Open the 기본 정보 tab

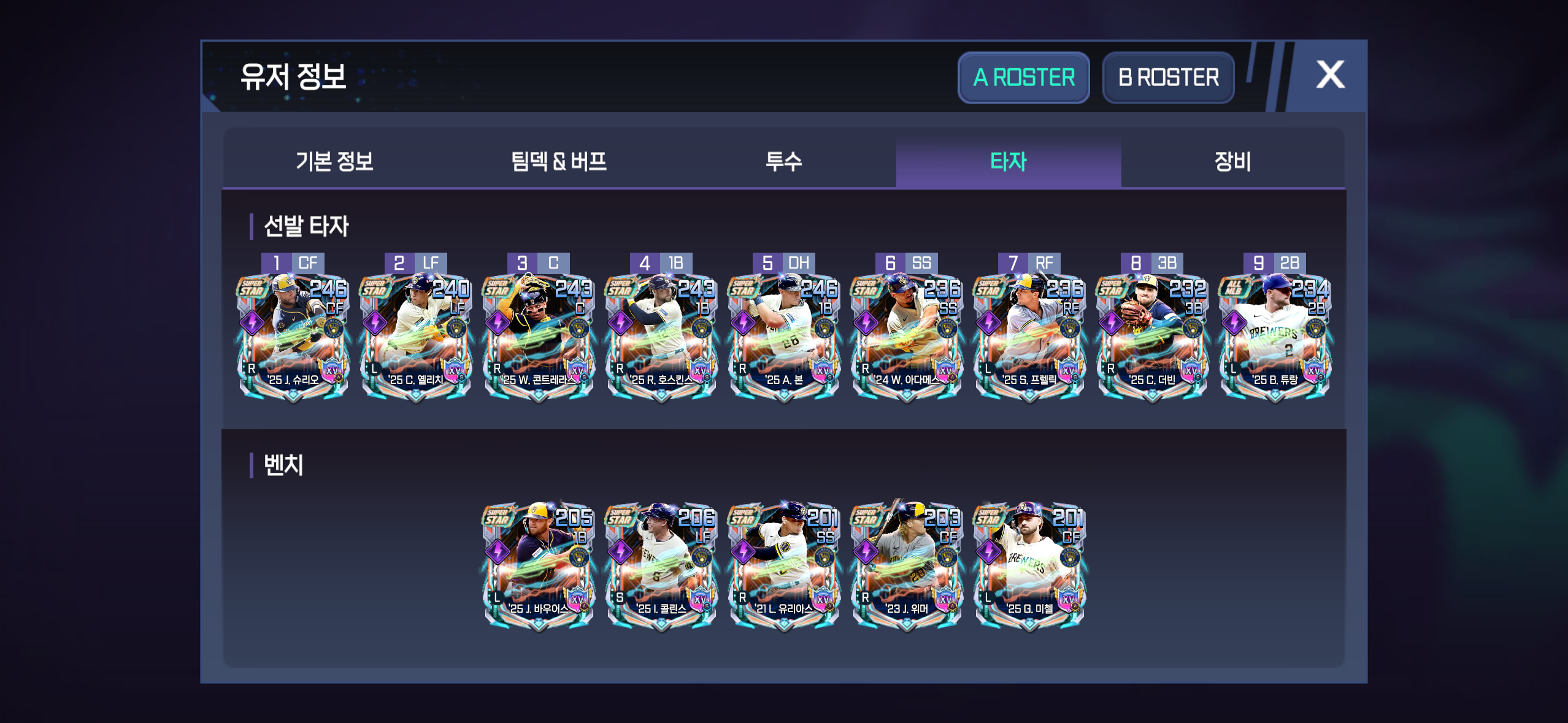[x=334, y=162]
